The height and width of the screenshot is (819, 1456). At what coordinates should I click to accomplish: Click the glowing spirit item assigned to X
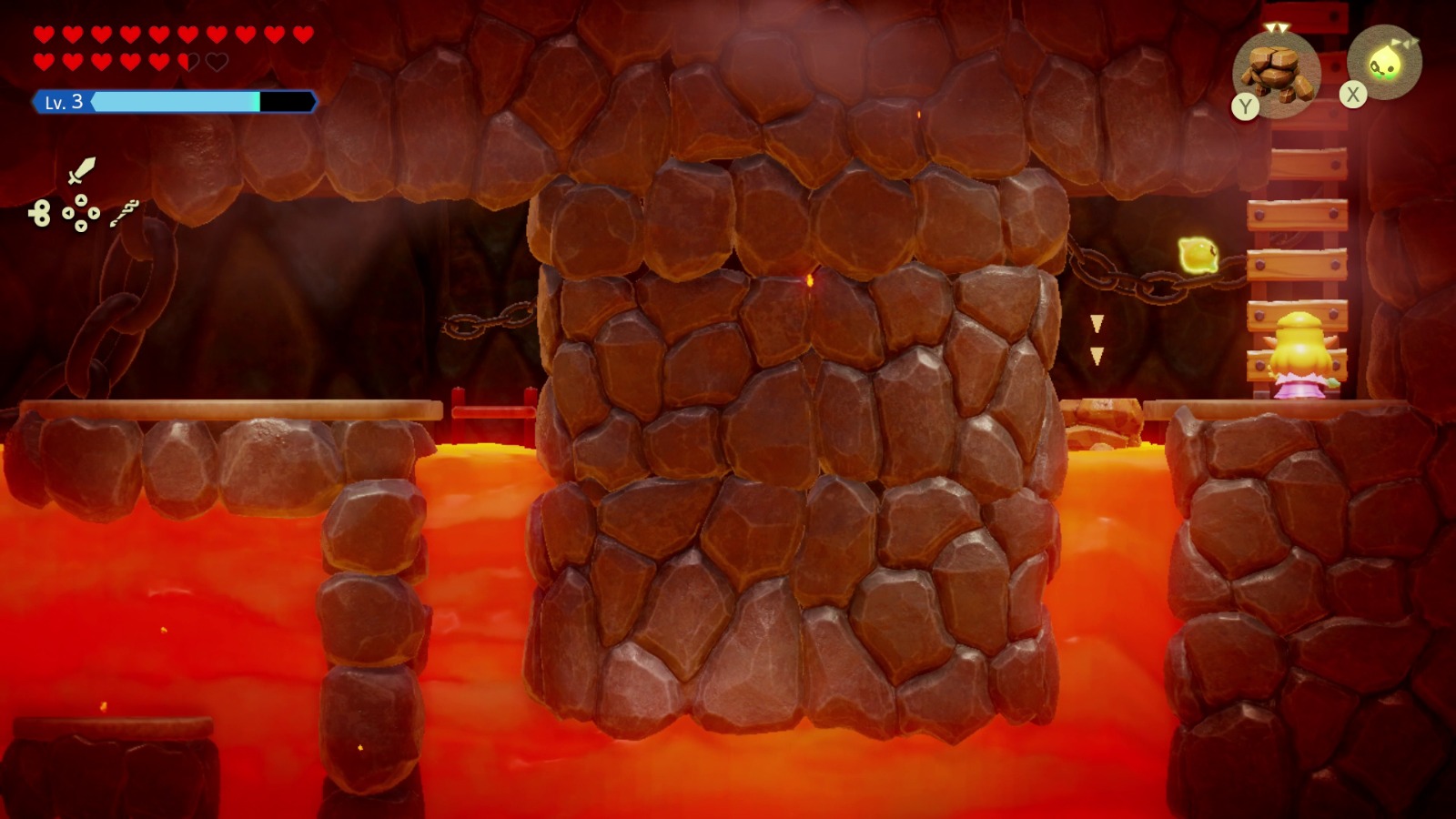pos(1385,66)
